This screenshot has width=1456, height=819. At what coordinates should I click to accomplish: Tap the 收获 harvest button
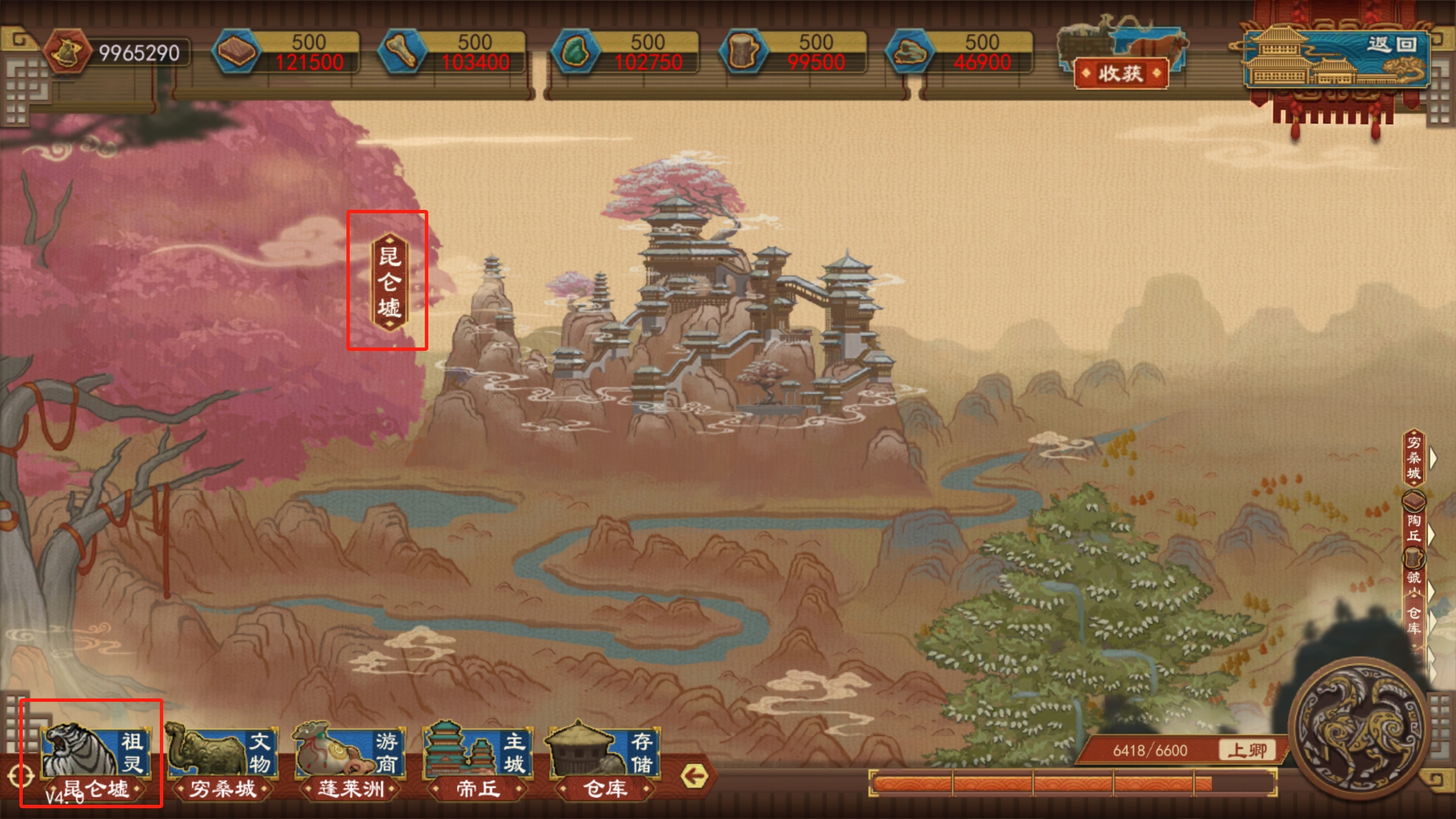(x=1120, y=73)
